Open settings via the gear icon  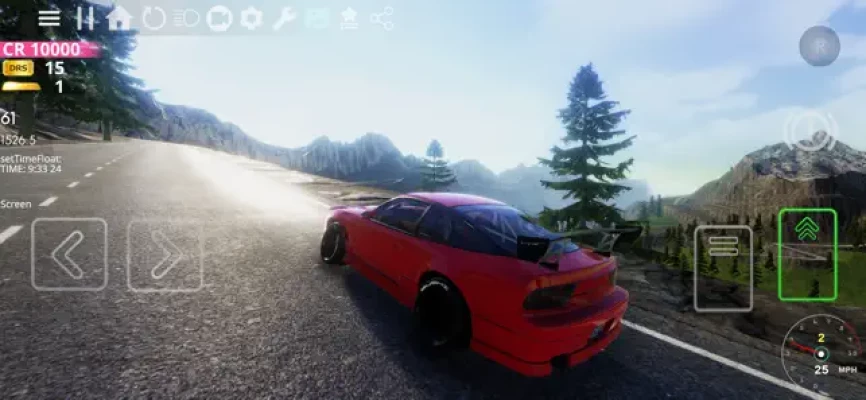(x=251, y=18)
